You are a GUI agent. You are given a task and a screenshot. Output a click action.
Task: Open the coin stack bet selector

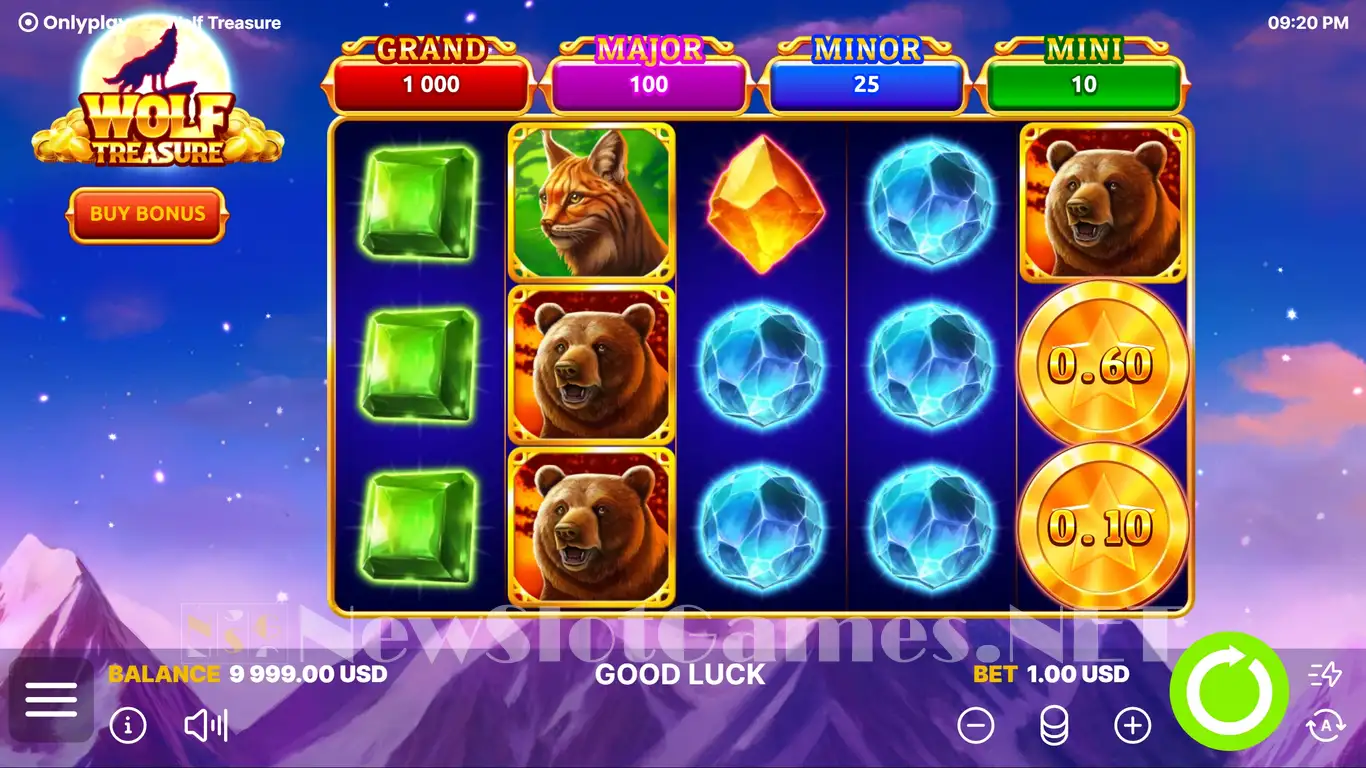[1054, 725]
